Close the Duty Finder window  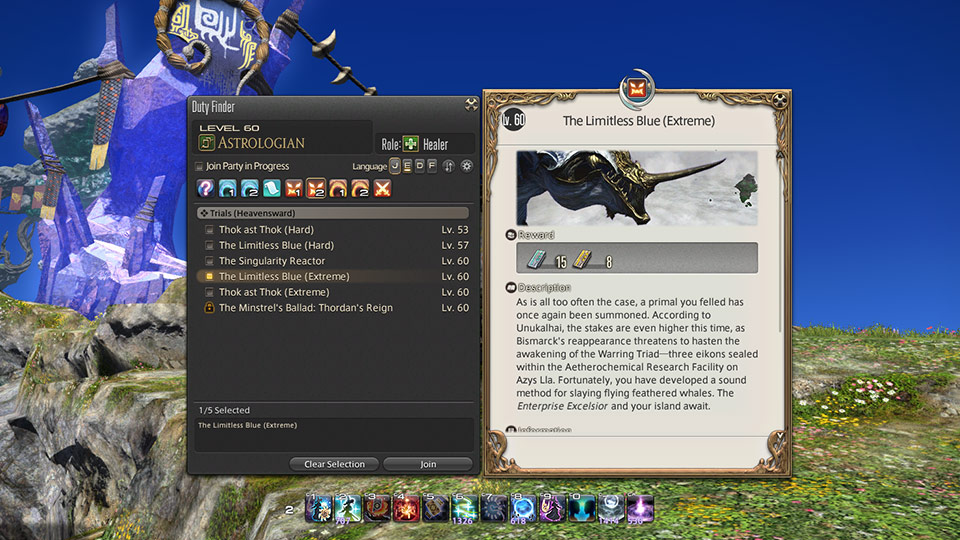[471, 105]
